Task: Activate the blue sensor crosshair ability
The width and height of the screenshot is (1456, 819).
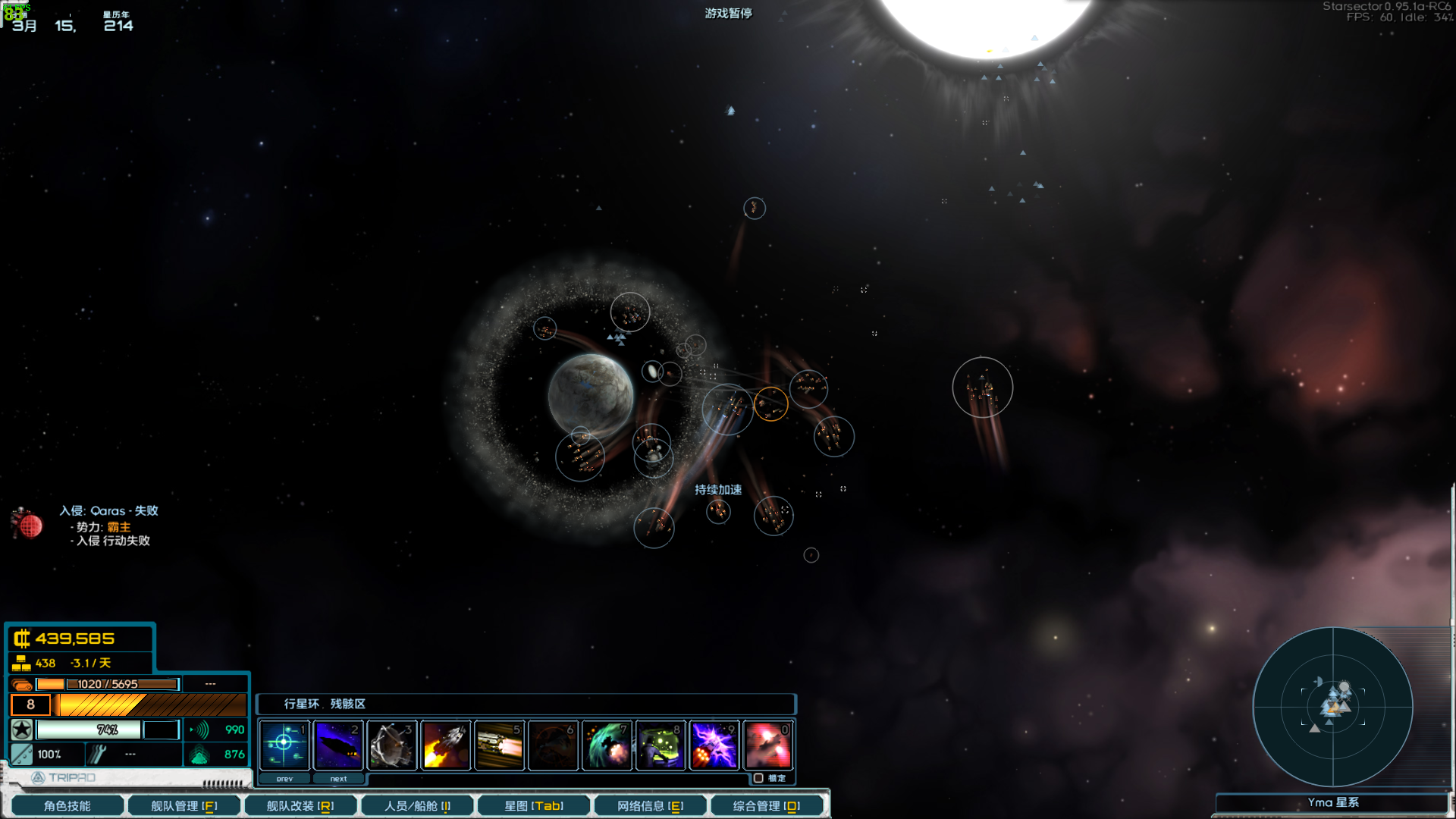Action: (284, 745)
